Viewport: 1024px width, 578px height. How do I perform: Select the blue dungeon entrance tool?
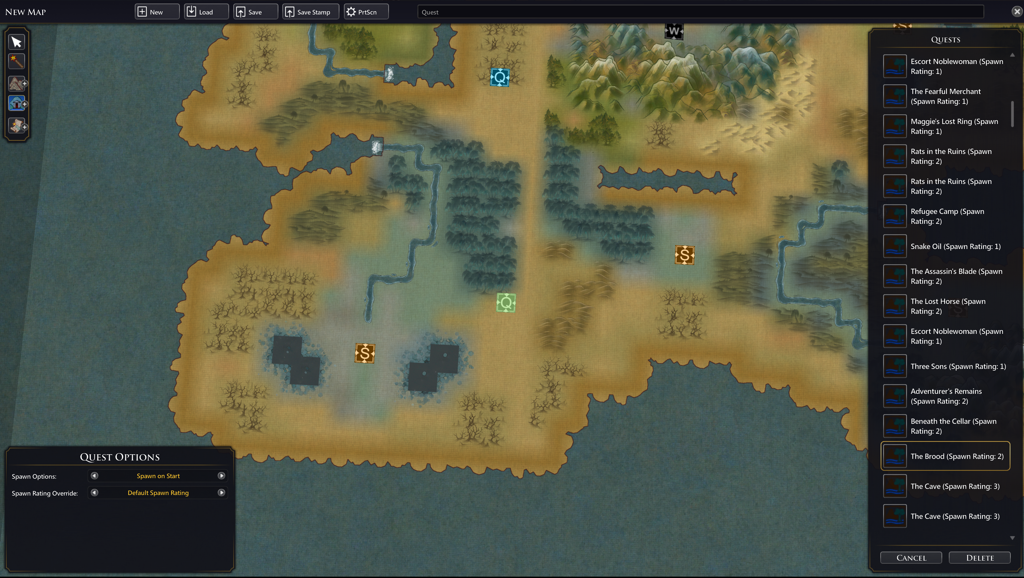(17, 104)
